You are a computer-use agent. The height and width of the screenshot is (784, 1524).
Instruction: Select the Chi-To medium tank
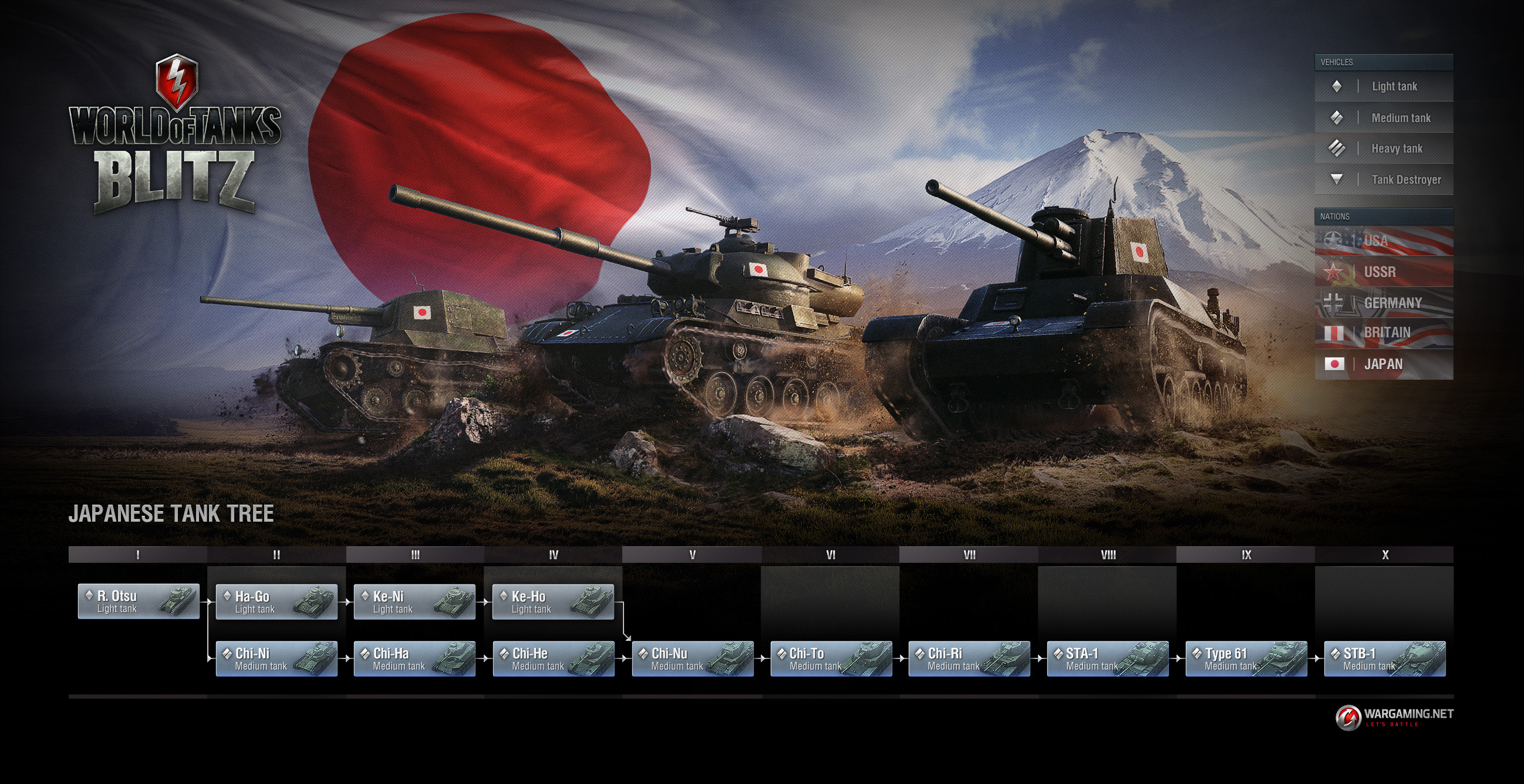(x=831, y=658)
